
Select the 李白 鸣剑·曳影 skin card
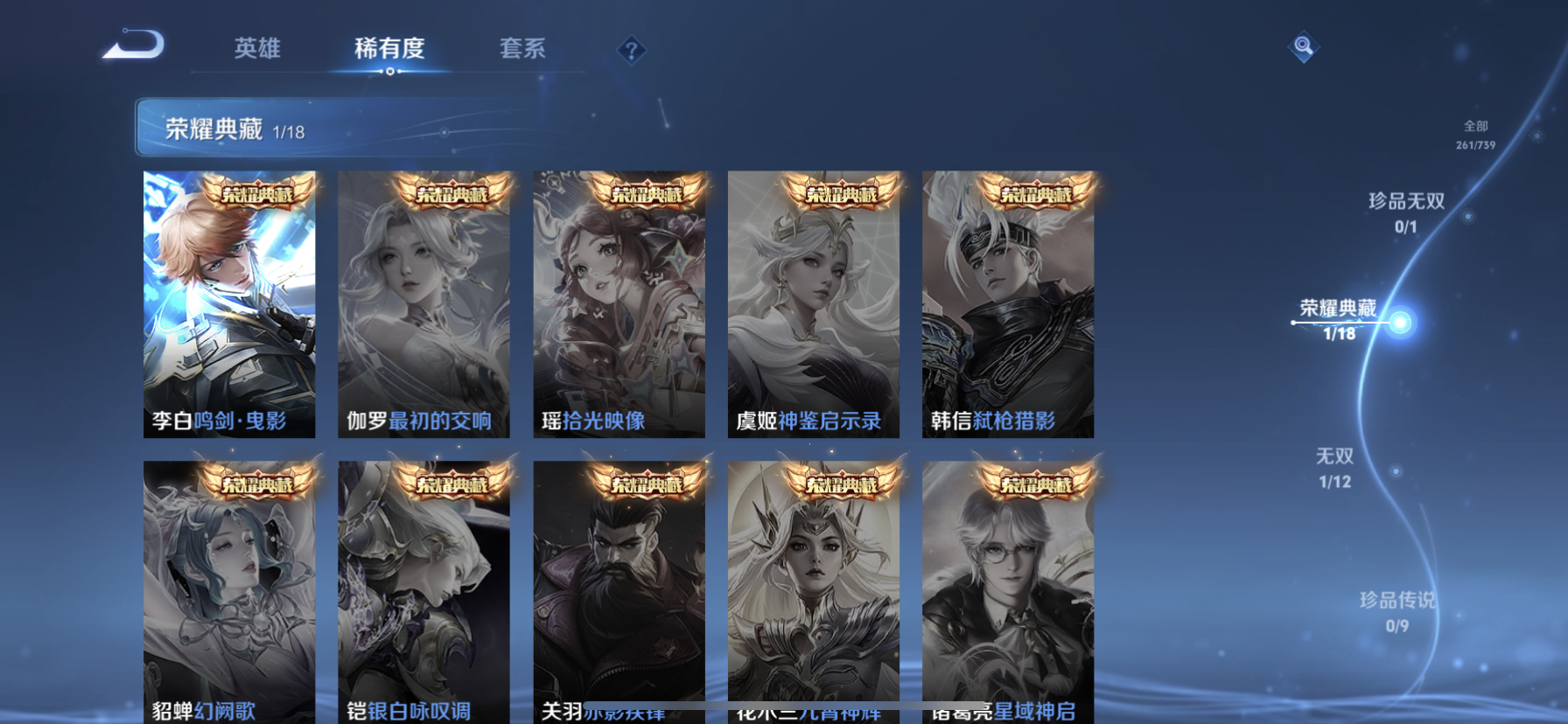(x=229, y=304)
